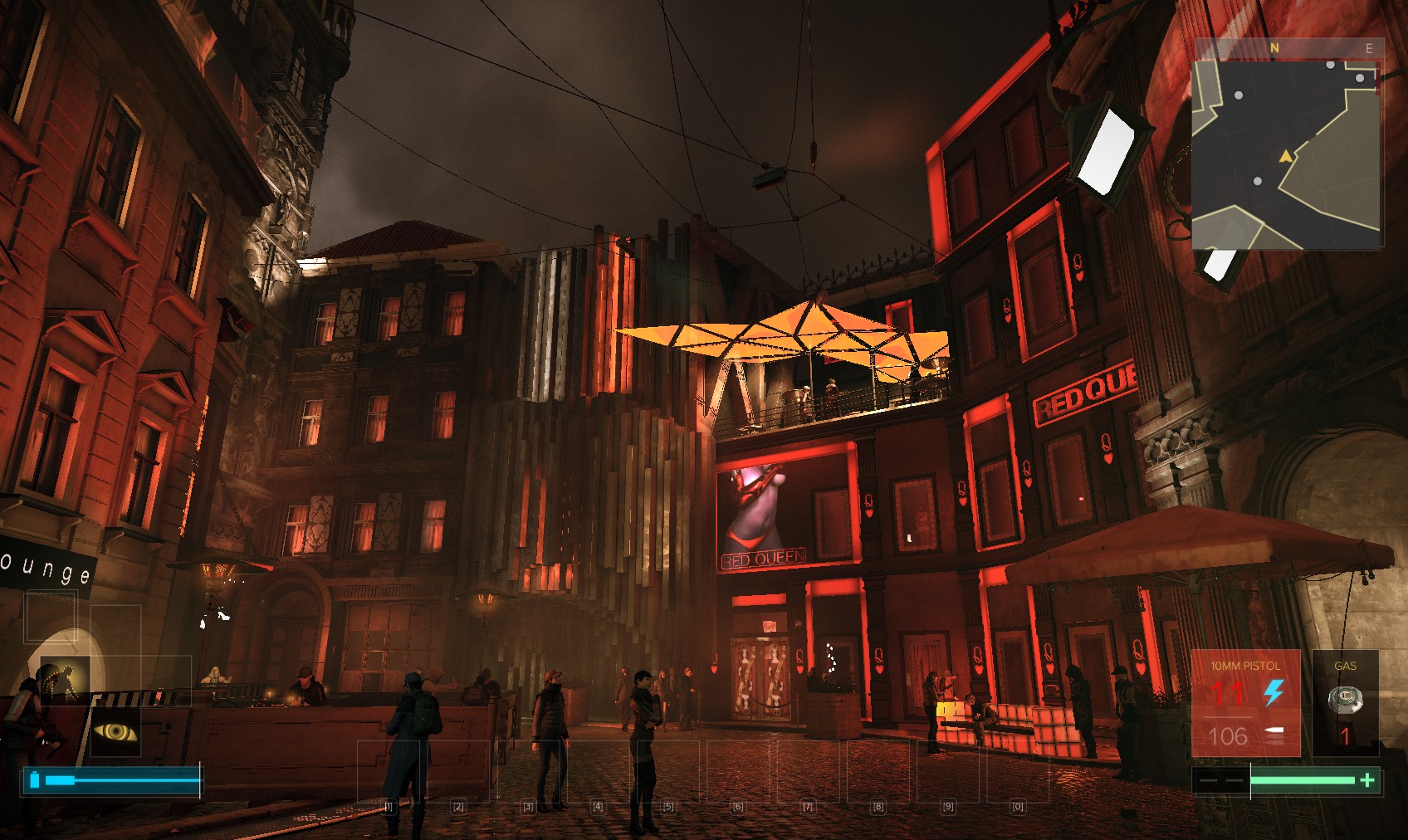This screenshot has height=840, width=1408.
Task: Click the blue lightning bolt ammo icon
Action: click(1274, 692)
